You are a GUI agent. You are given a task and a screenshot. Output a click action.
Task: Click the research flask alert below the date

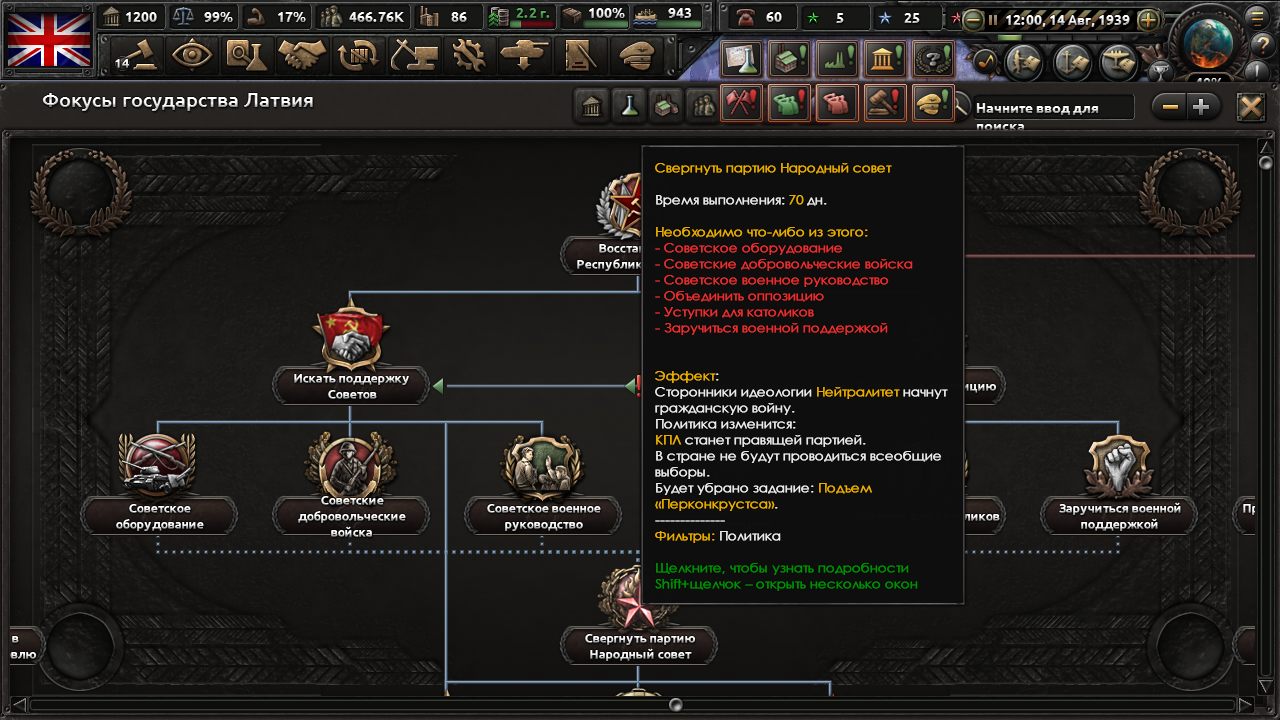tap(740, 58)
